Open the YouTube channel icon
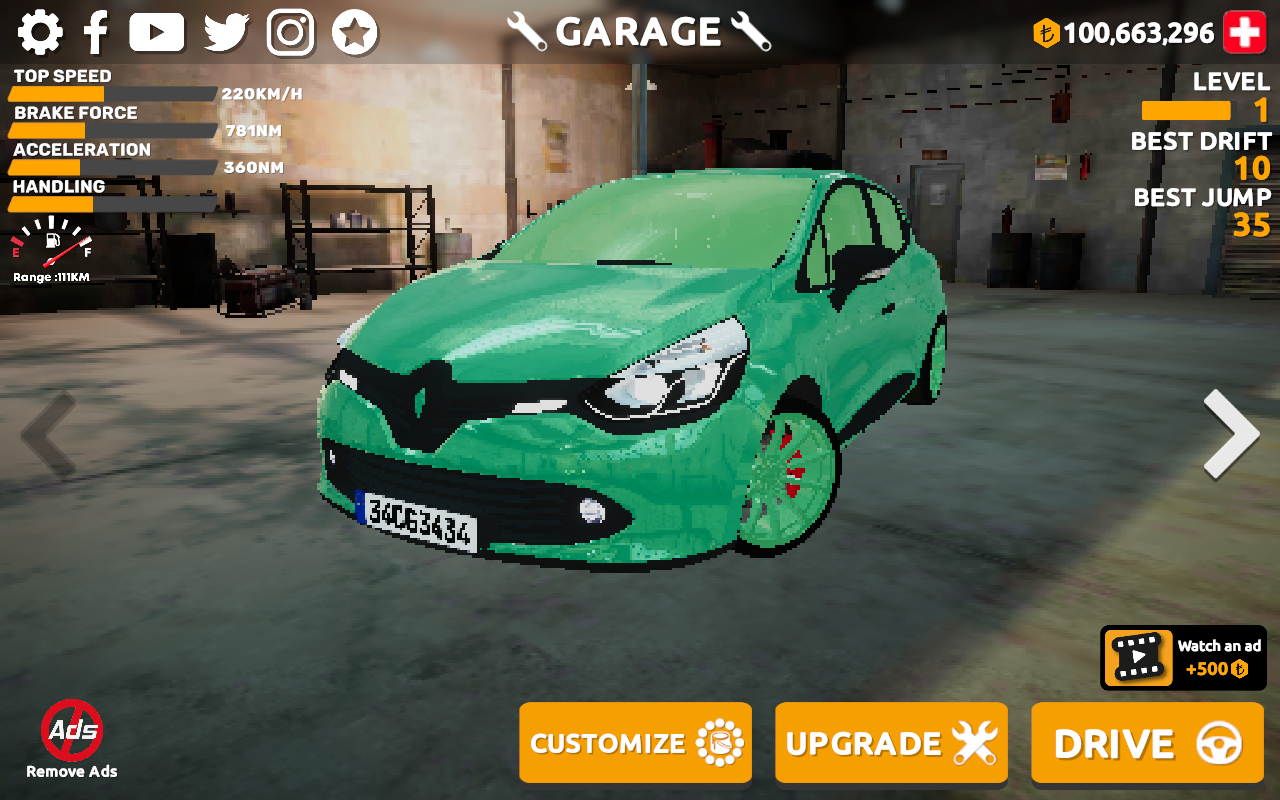Viewport: 1280px width, 800px height. point(157,33)
